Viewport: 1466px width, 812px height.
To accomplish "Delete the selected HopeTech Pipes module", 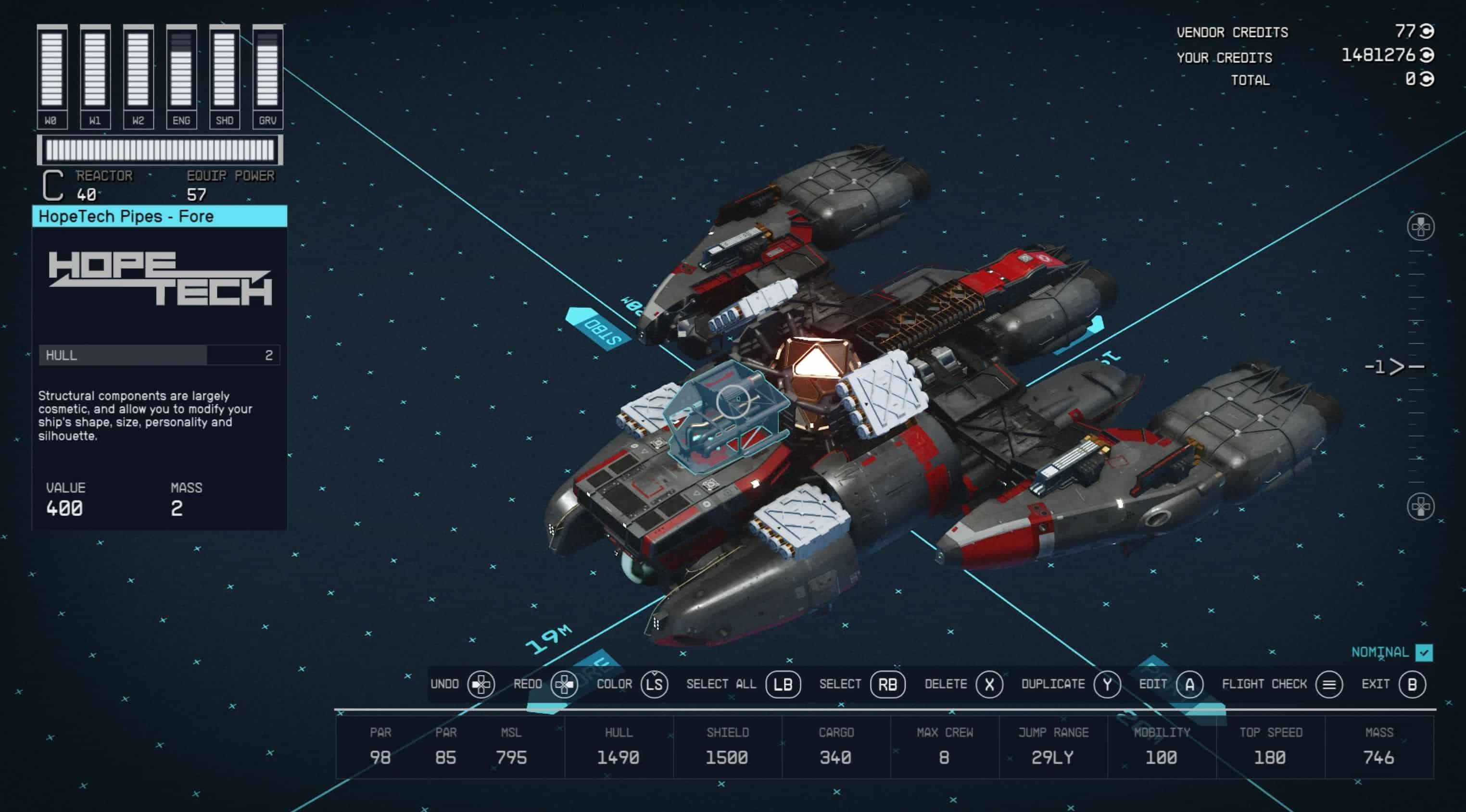I will pos(989,684).
